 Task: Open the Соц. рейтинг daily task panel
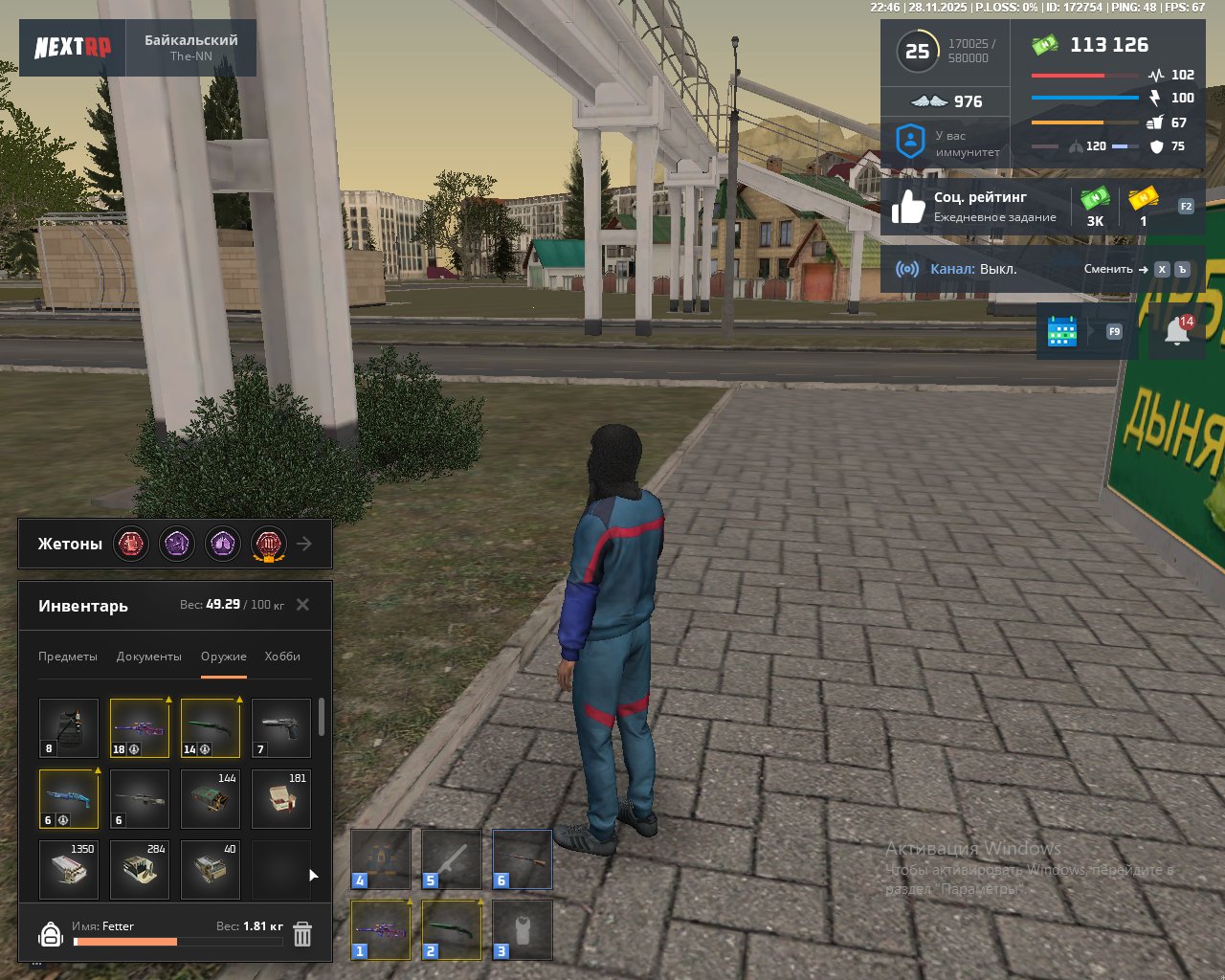pyautogui.click(x=976, y=207)
